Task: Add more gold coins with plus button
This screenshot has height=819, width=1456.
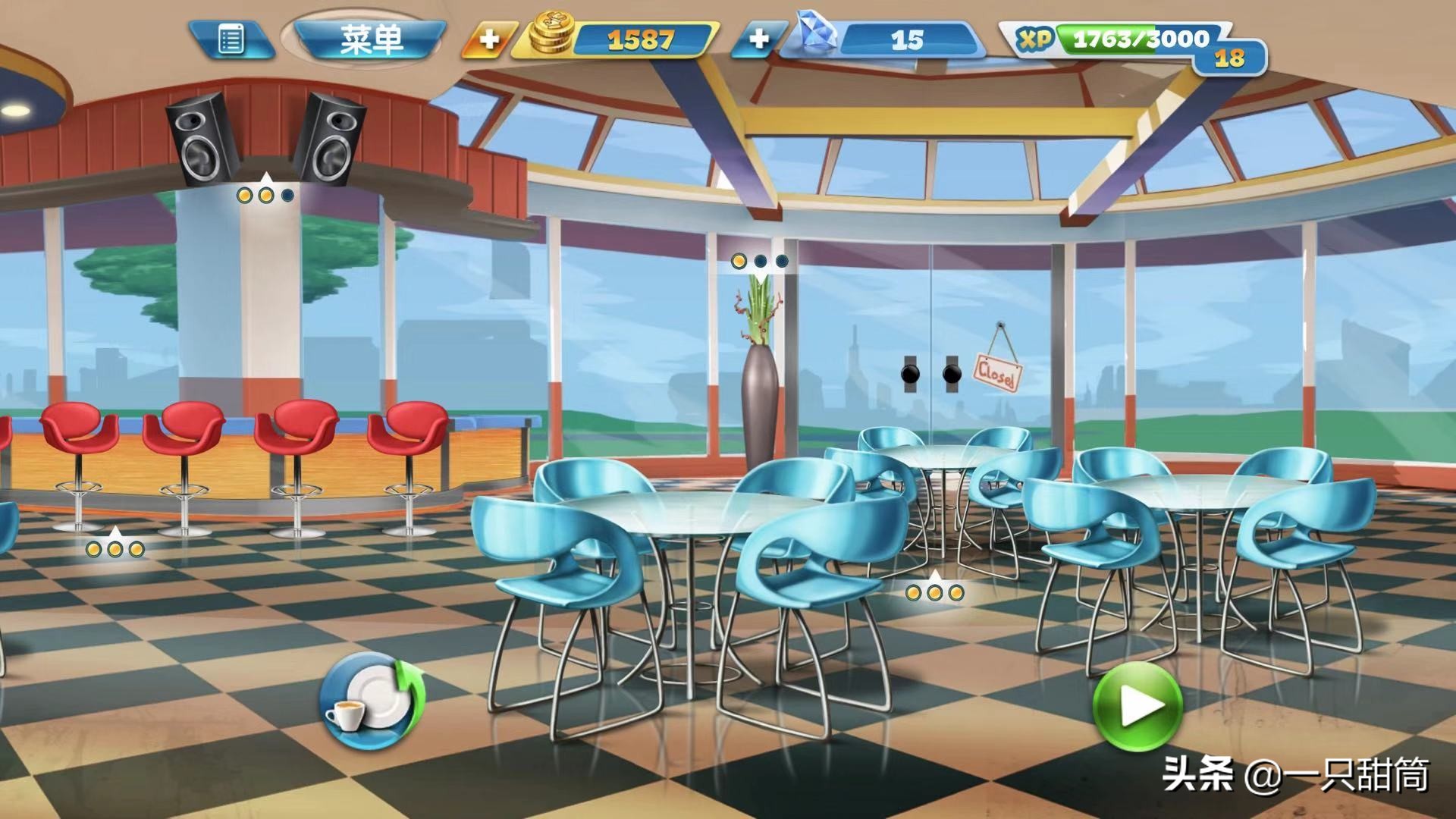Action: click(x=490, y=39)
